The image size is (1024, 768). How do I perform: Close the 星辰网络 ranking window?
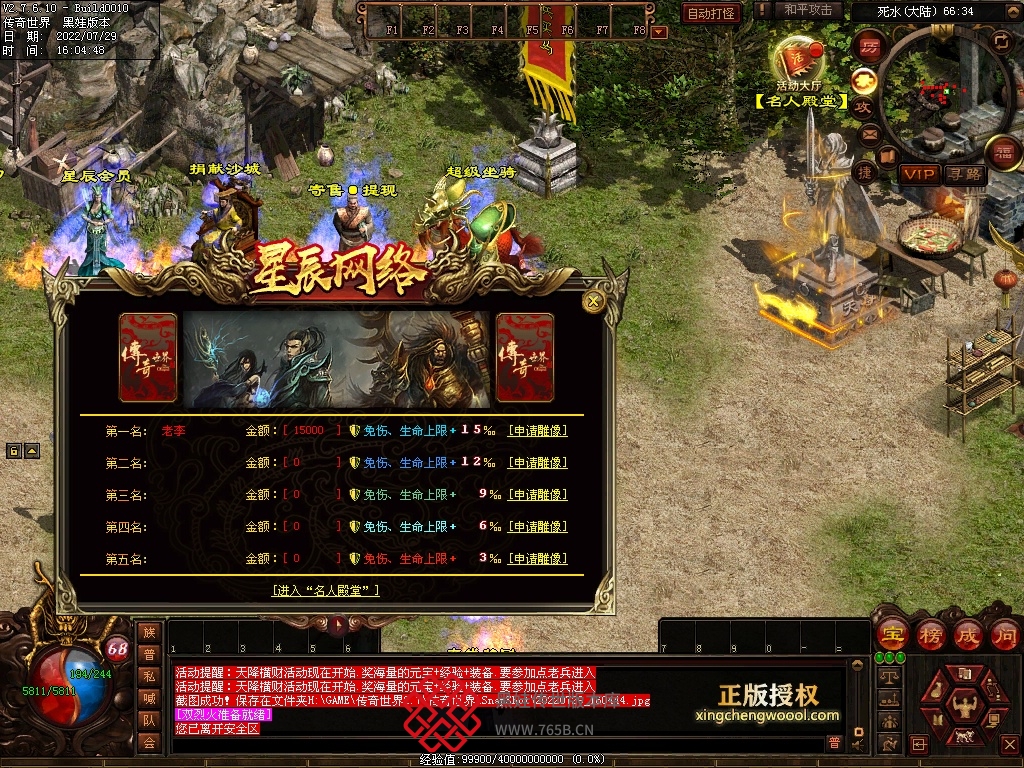594,301
